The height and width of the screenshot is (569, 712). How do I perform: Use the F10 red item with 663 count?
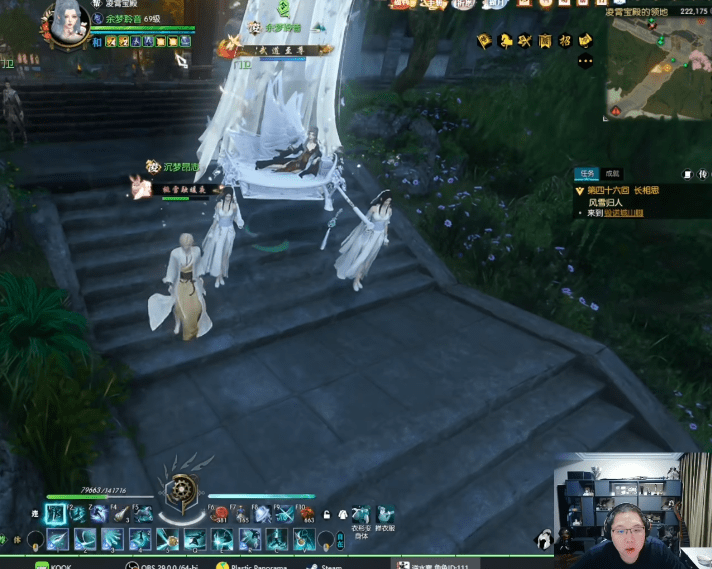[x=307, y=514]
